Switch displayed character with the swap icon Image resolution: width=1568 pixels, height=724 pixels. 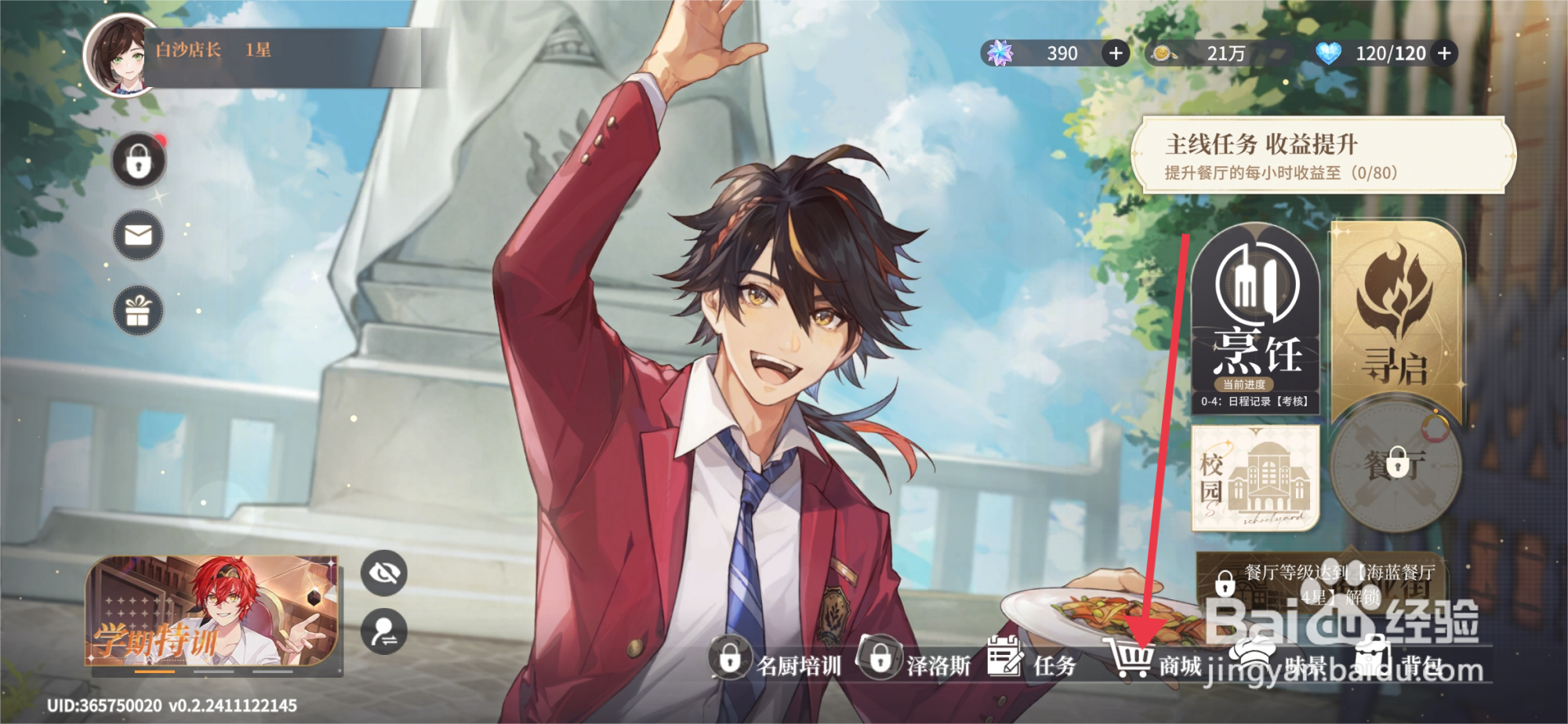point(384,631)
